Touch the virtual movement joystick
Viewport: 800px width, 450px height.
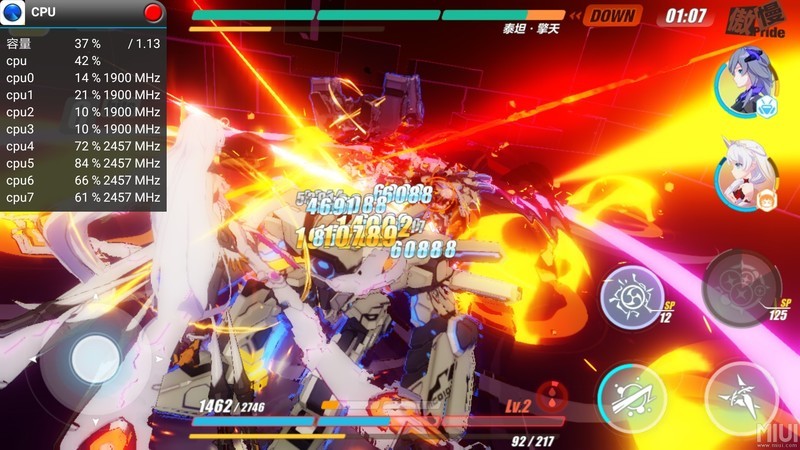[95, 358]
